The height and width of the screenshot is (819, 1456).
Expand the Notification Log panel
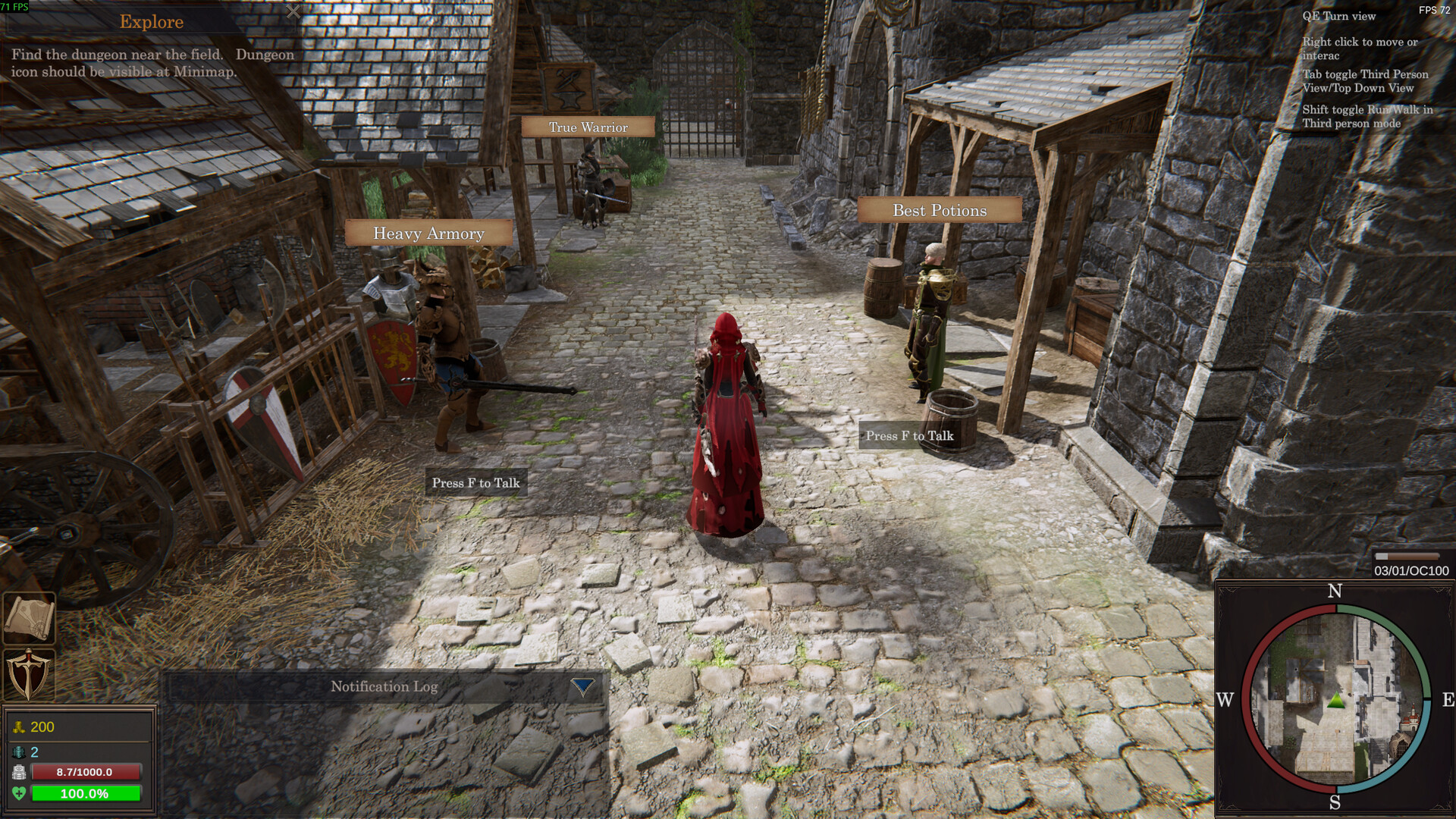[x=383, y=686]
